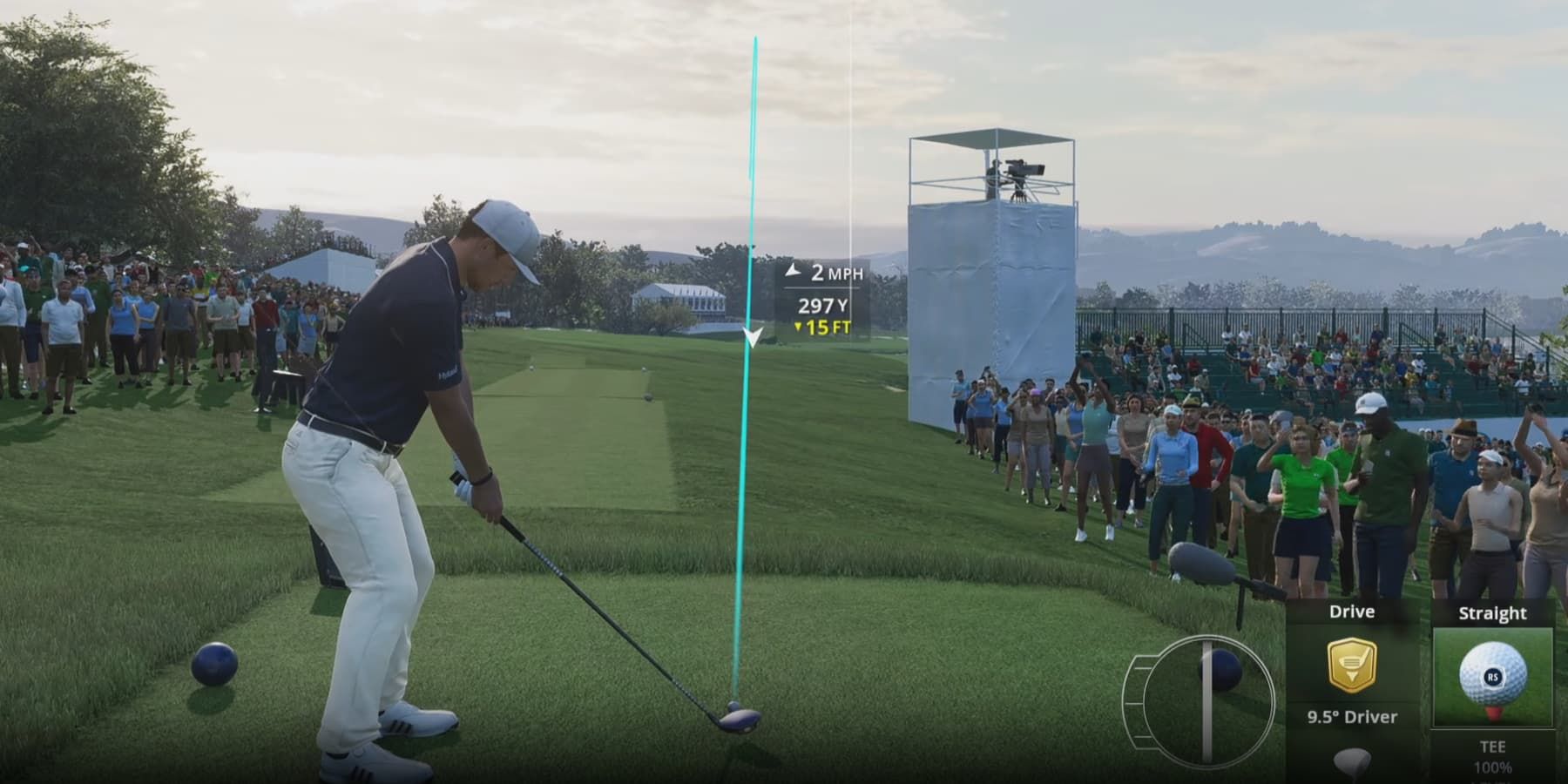Click the grey driver head icon
Viewport: 1568px width, 784px height.
coord(1352,761)
